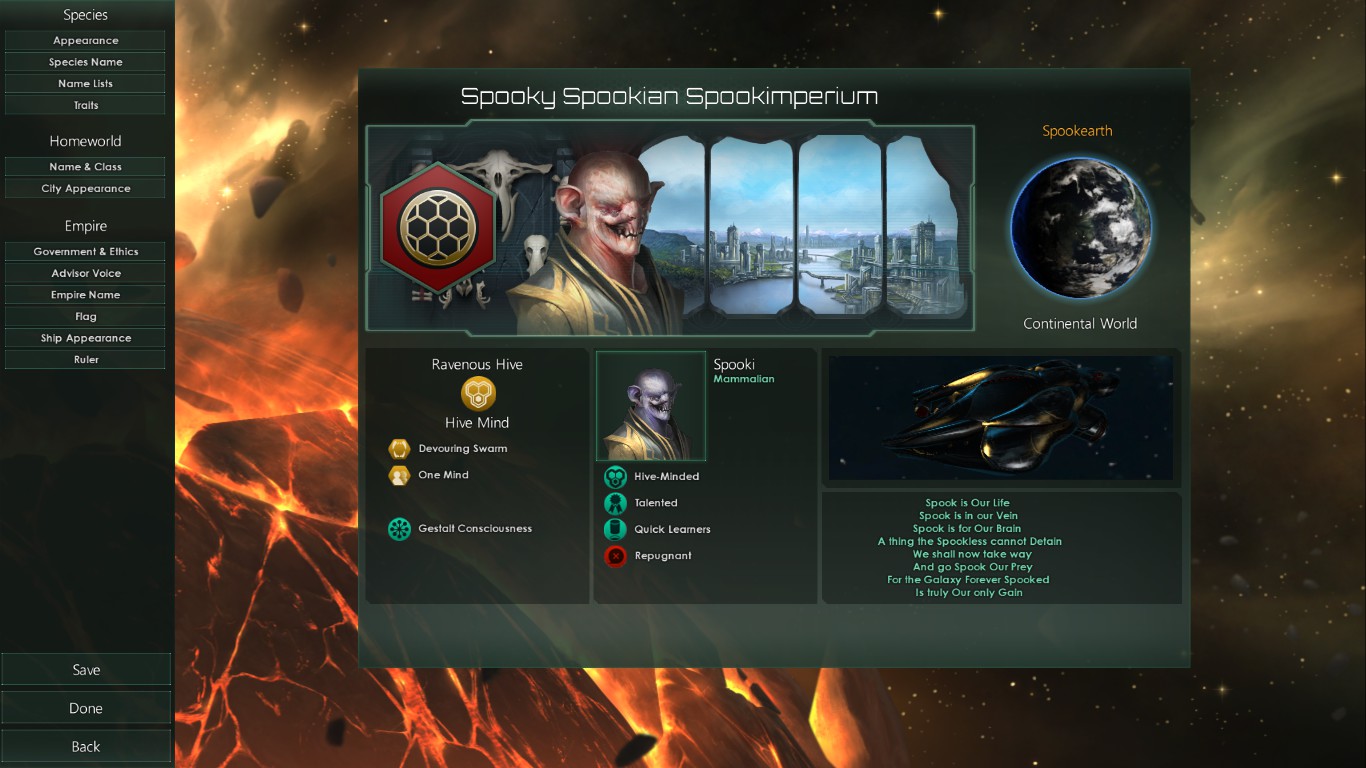1366x768 pixels.
Task: Open the Advisor Voice options
Action: point(85,272)
